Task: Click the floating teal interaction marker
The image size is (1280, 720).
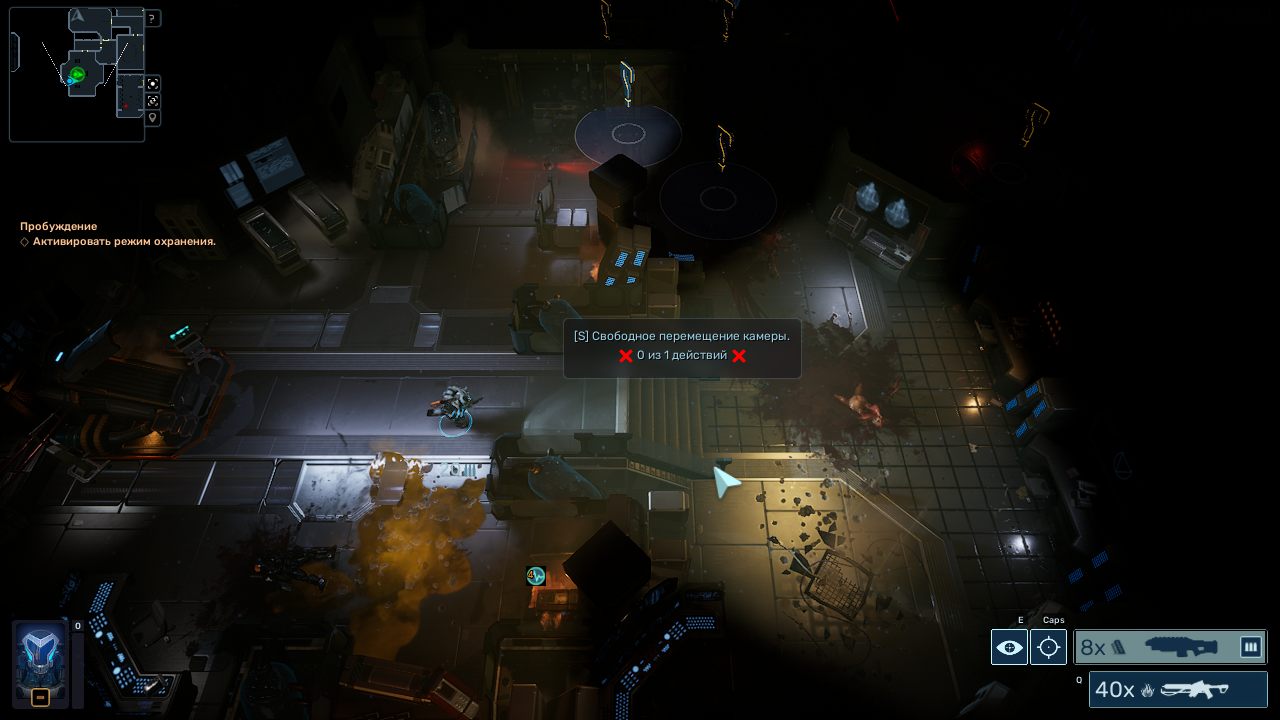Action: pyautogui.click(x=536, y=575)
